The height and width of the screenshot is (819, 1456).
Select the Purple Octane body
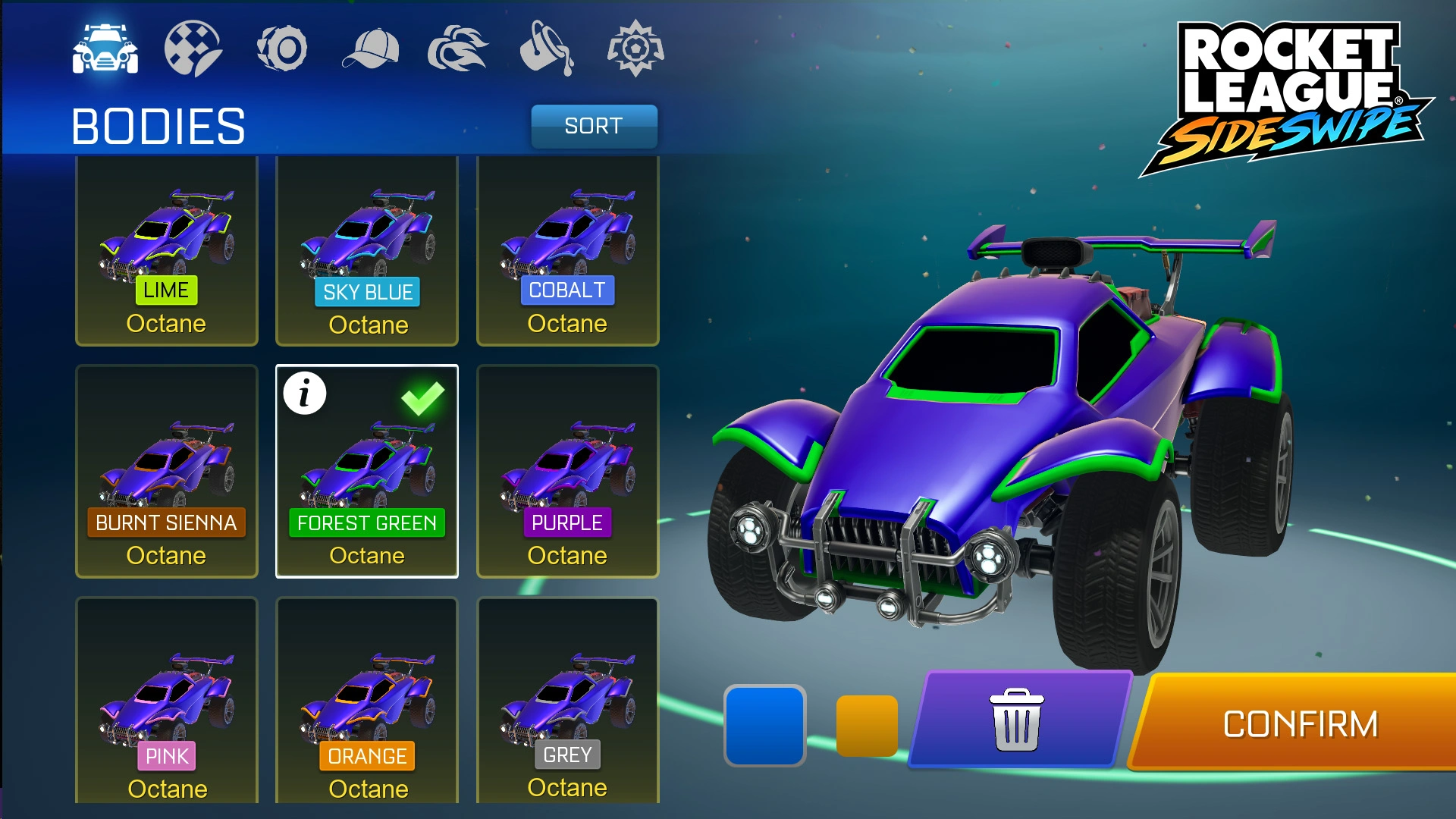click(x=567, y=472)
